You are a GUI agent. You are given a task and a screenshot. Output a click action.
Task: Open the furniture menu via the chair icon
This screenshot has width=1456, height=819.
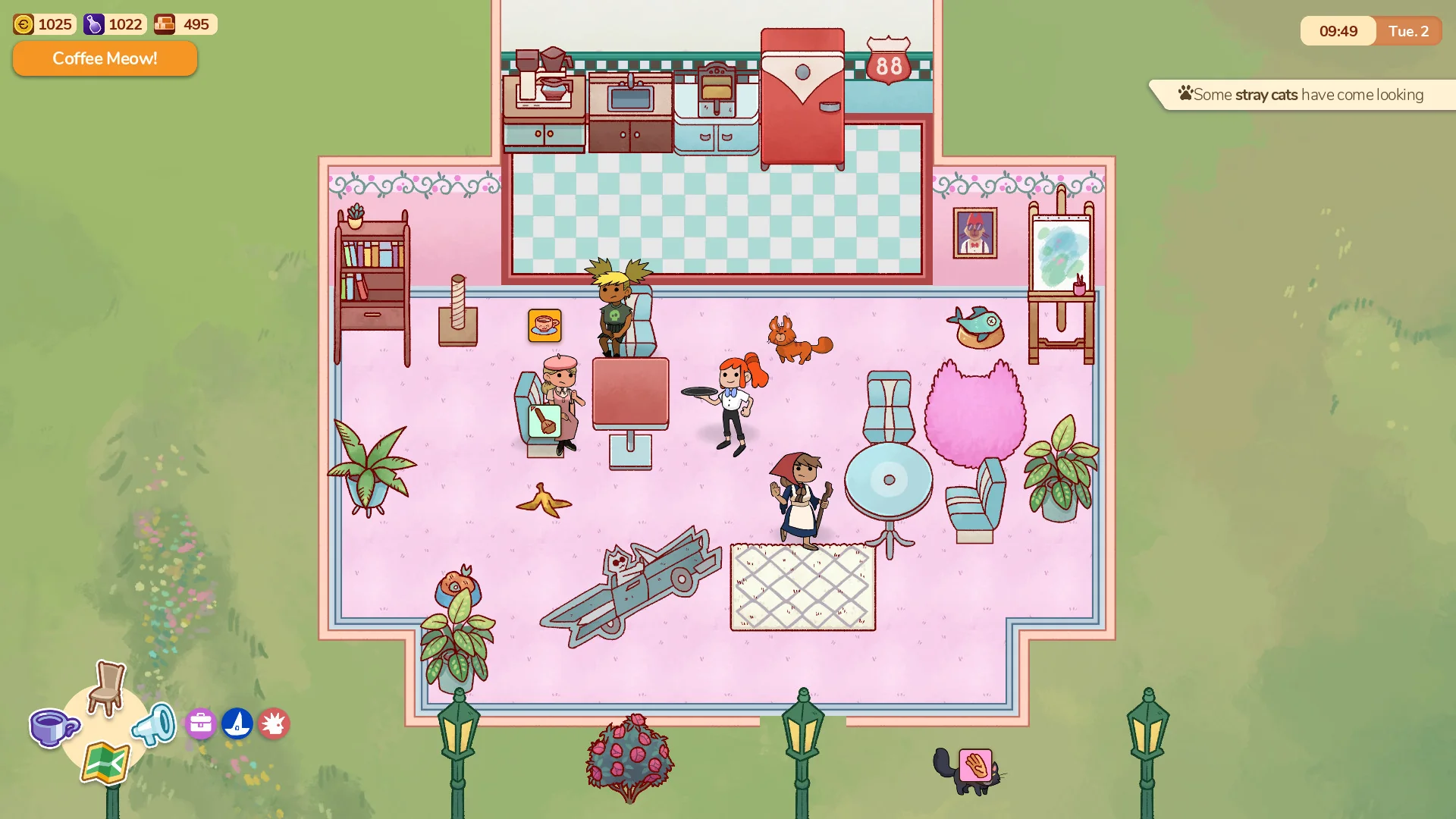105,692
